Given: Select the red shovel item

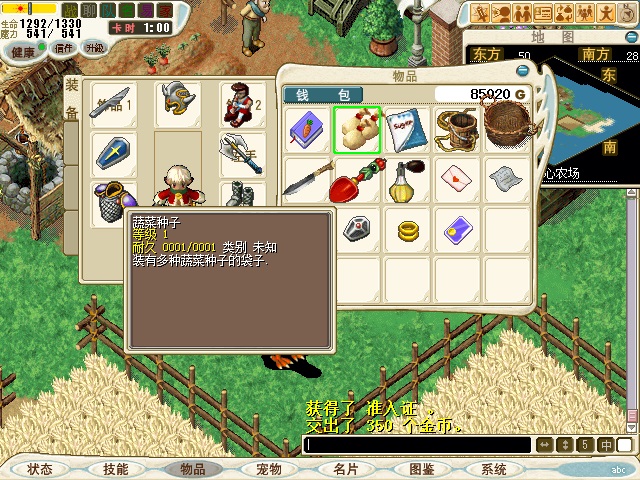Looking at the screenshot, I should pos(356,181).
